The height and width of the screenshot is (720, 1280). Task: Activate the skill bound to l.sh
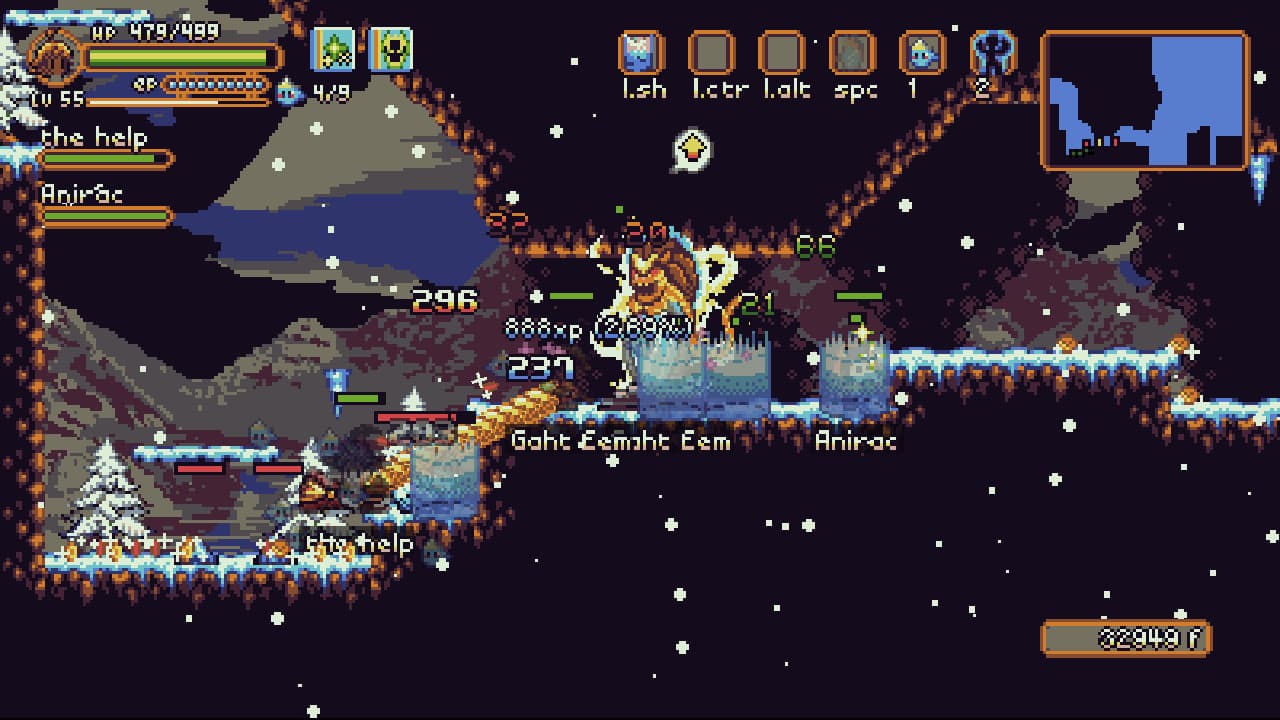click(642, 53)
